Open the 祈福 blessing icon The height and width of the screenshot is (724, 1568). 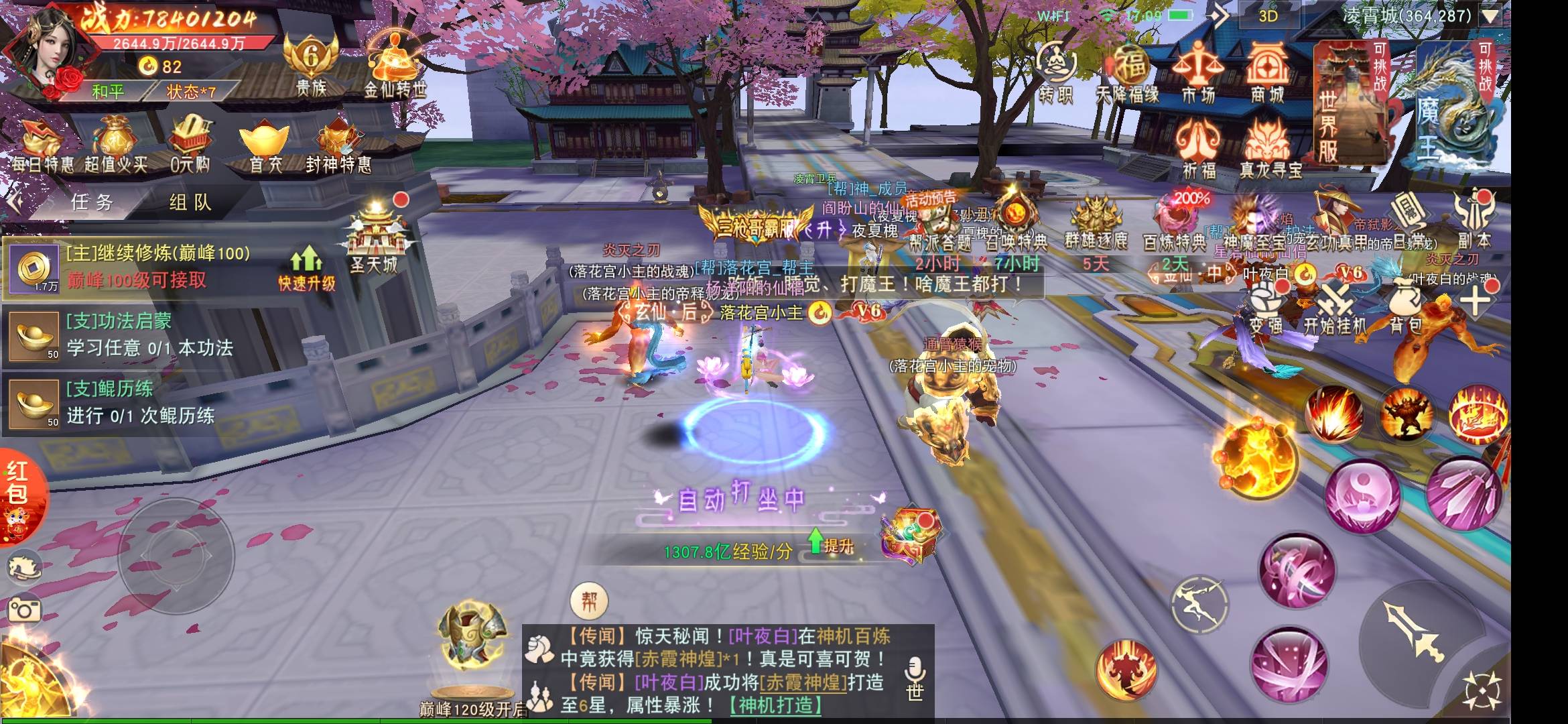[1198, 149]
